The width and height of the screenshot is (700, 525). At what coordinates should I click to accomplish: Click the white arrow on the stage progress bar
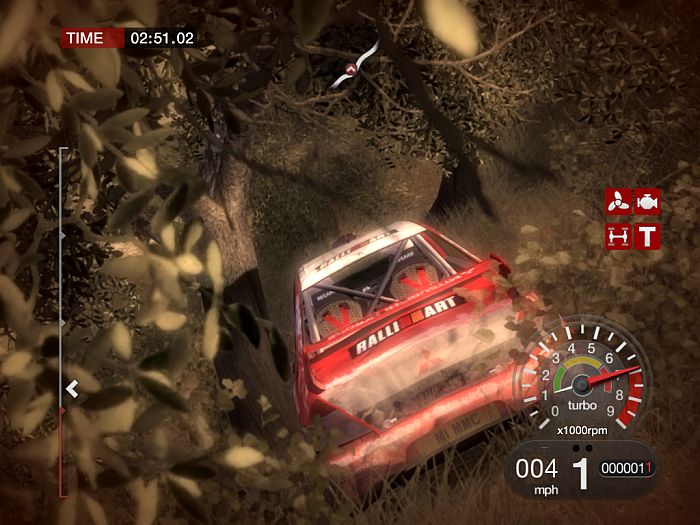pyautogui.click(x=72, y=389)
